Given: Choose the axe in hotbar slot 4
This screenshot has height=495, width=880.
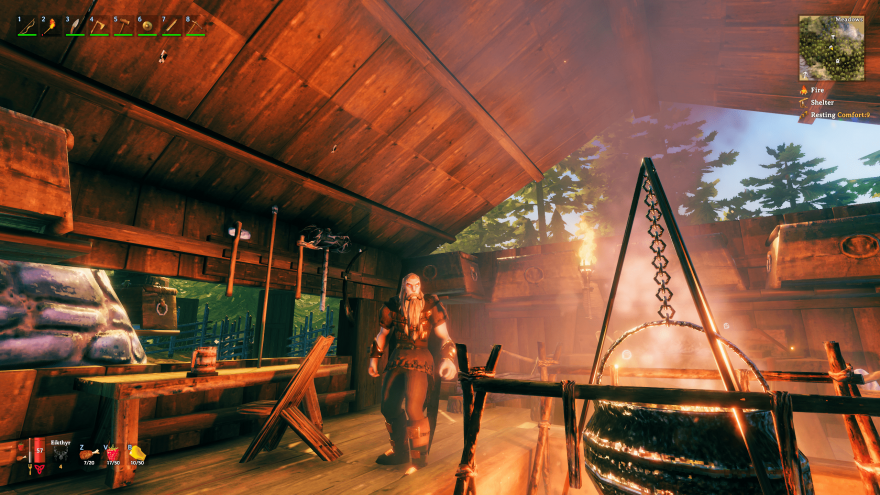Looking at the screenshot, I should click(99, 26).
